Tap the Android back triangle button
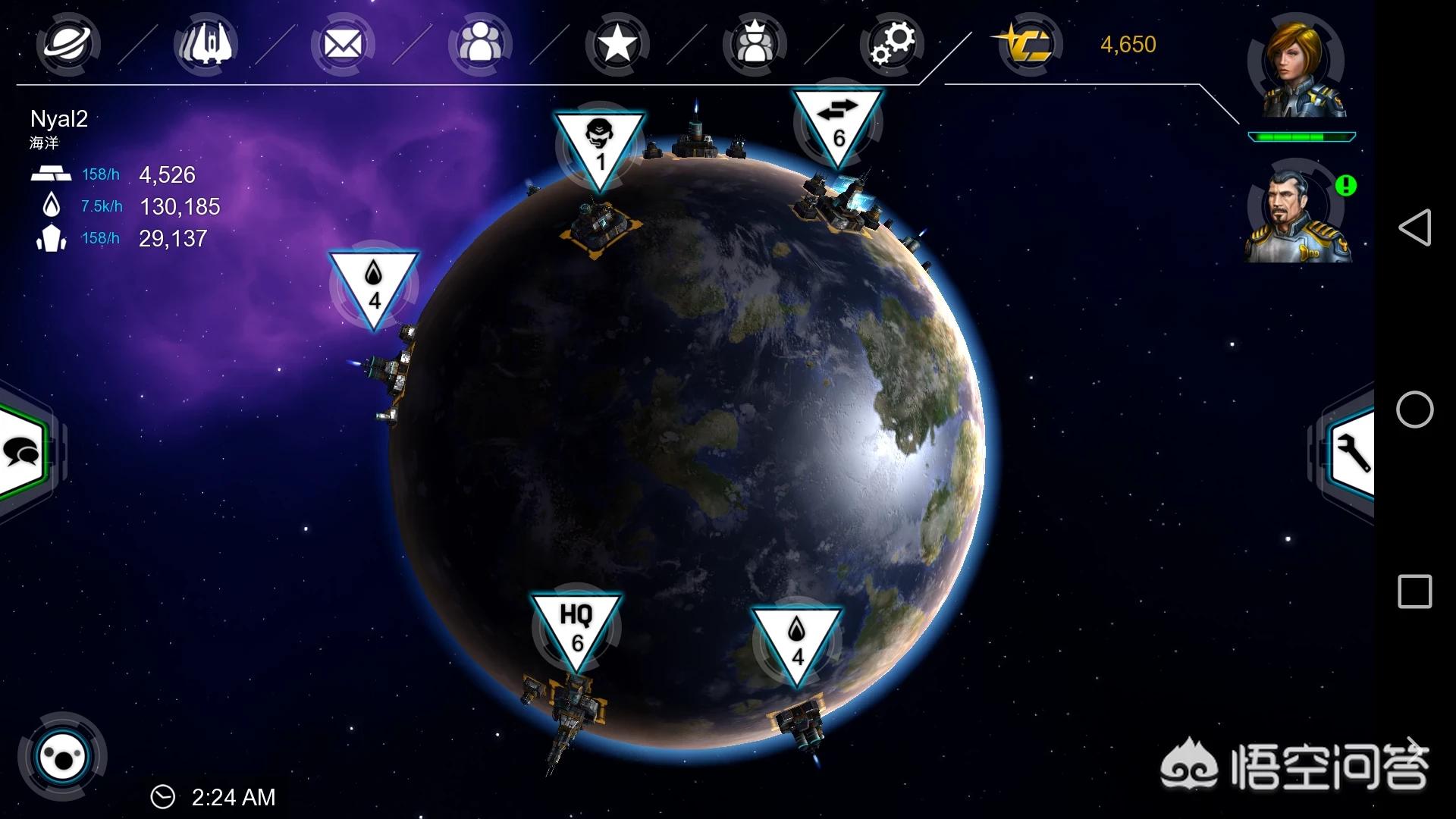 click(1414, 227)
